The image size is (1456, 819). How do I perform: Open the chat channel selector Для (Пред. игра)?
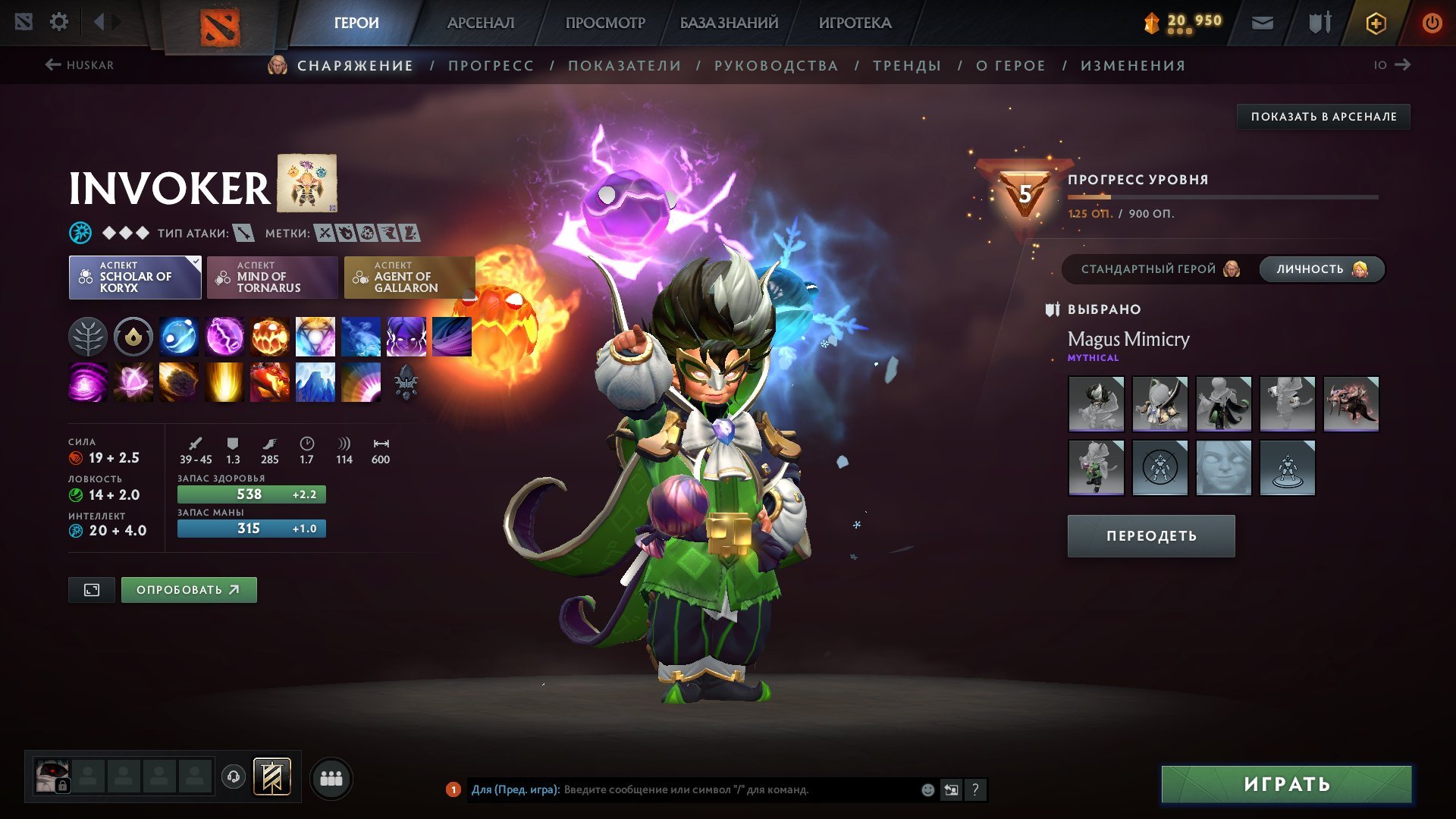pos(516,789)
